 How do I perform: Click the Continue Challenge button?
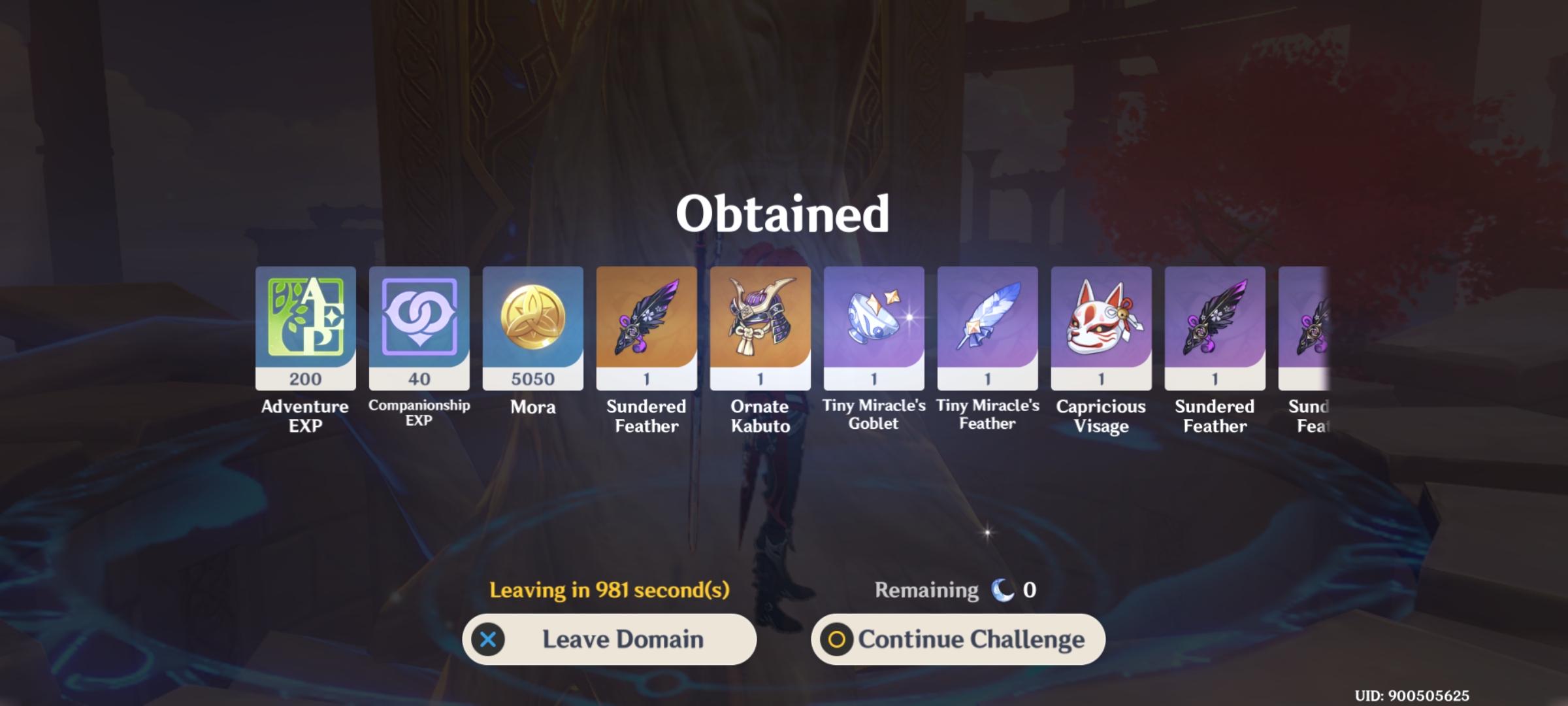958,639
